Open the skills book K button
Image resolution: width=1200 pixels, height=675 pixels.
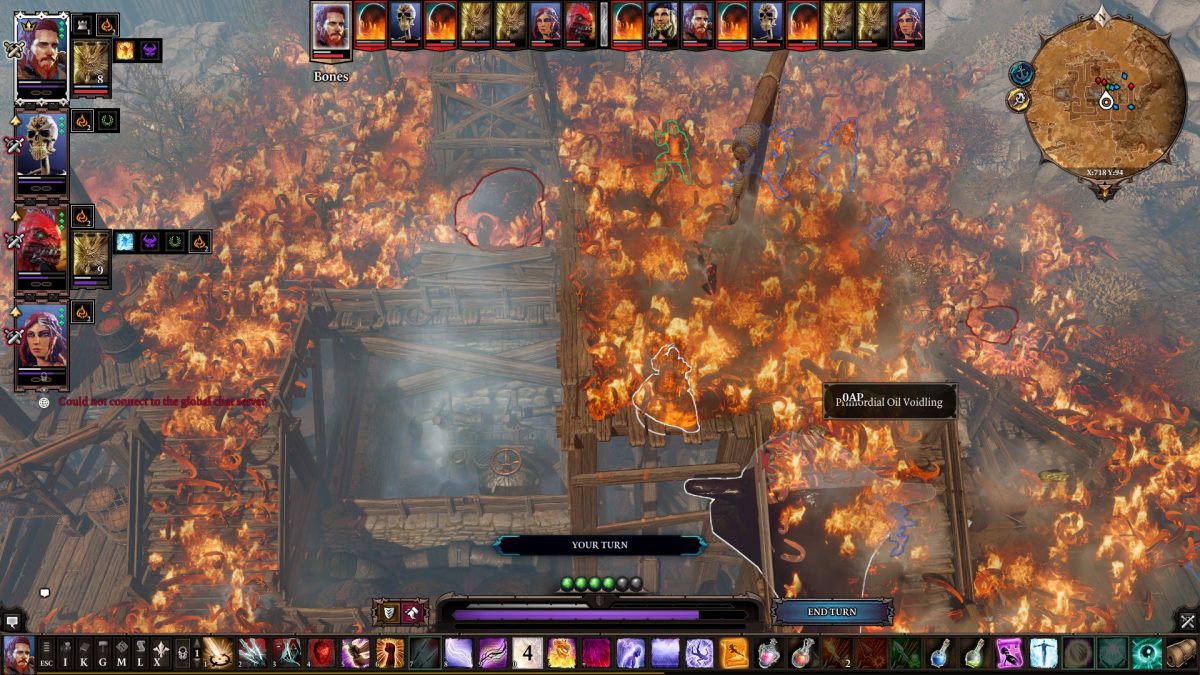(x=85, y=654)
